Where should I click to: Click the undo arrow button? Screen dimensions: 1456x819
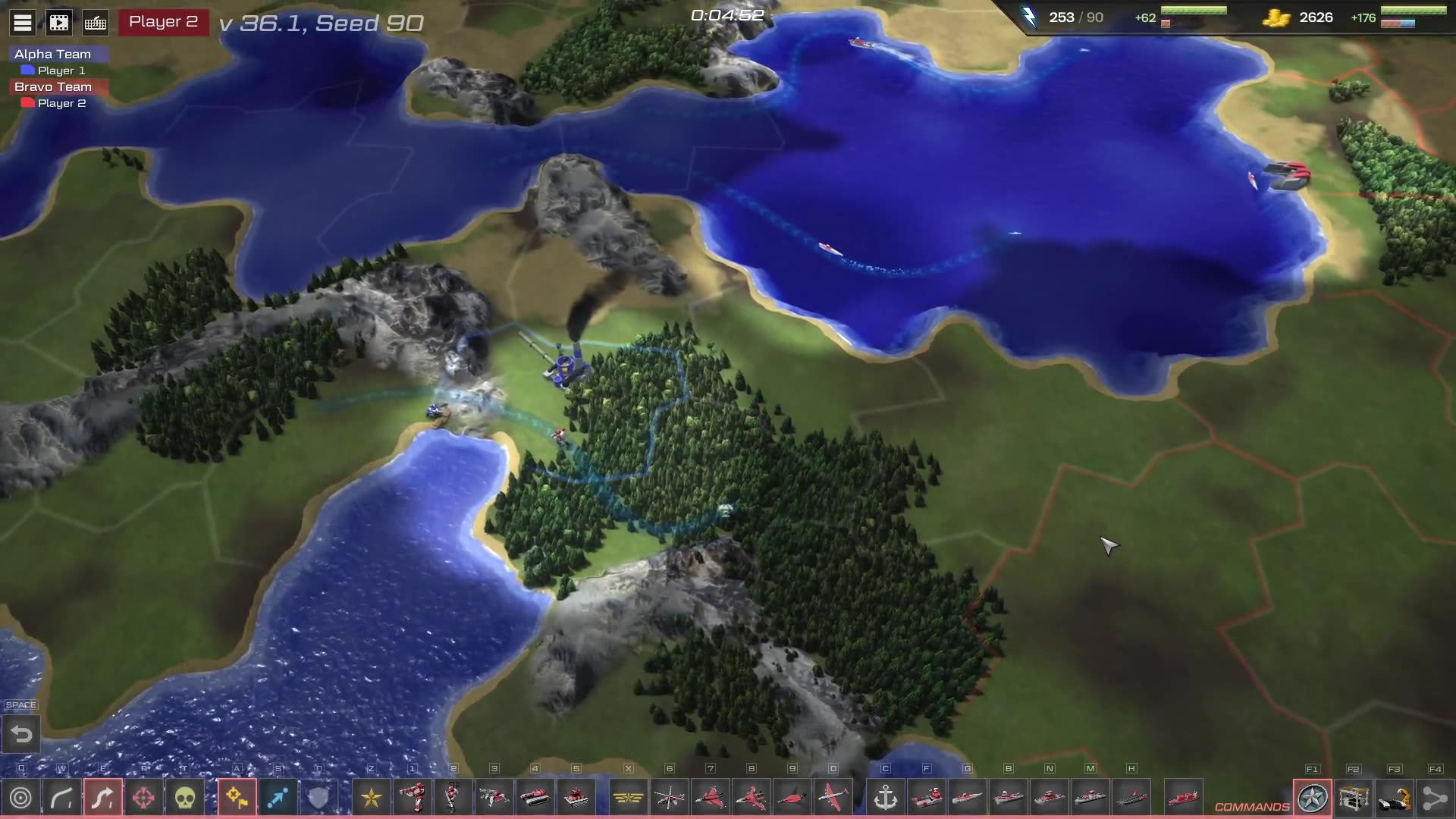point(21,734)
